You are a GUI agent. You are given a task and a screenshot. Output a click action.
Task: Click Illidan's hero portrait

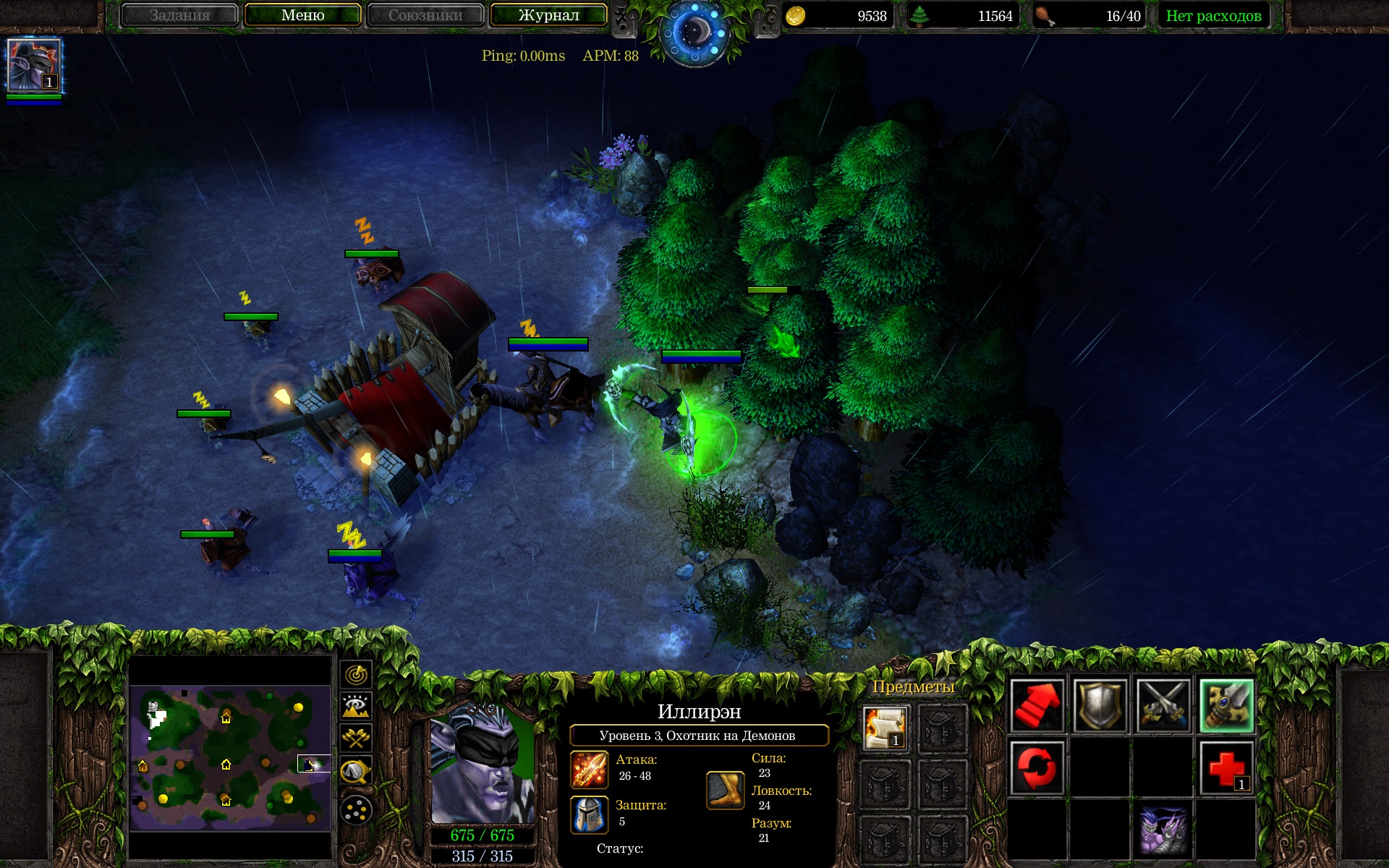pos(482,763)
